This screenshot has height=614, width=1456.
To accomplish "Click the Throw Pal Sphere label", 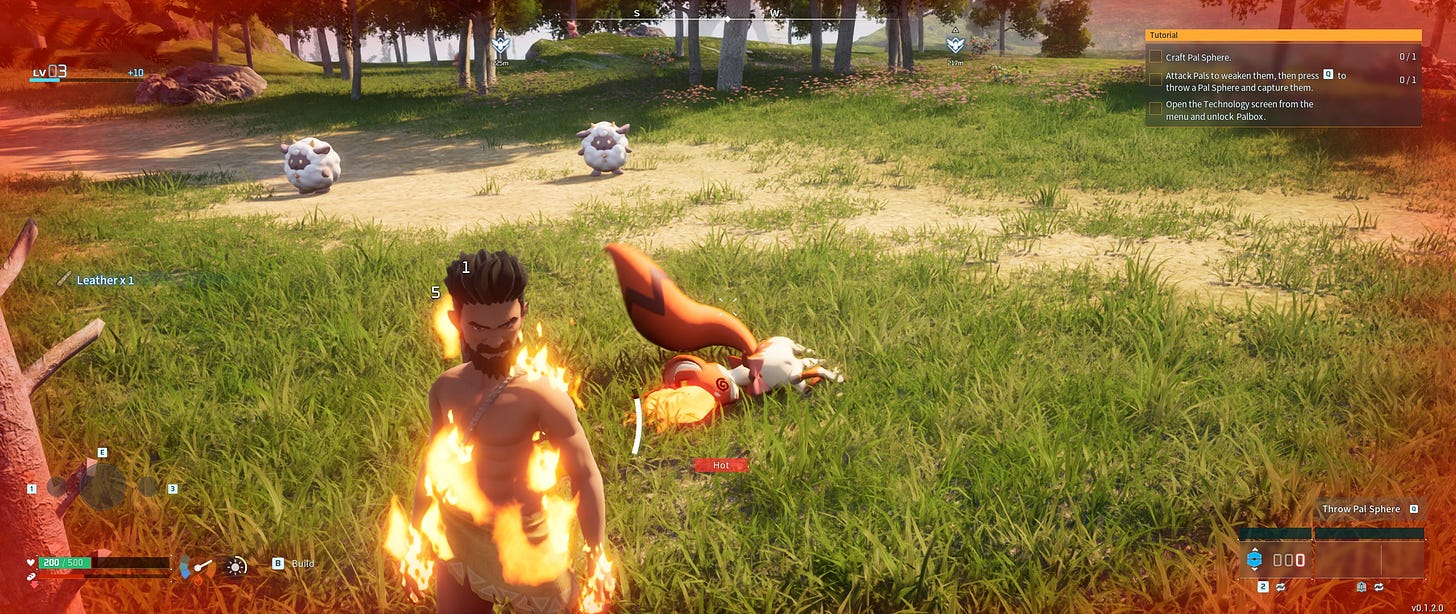I will [x=1361, y=509].
